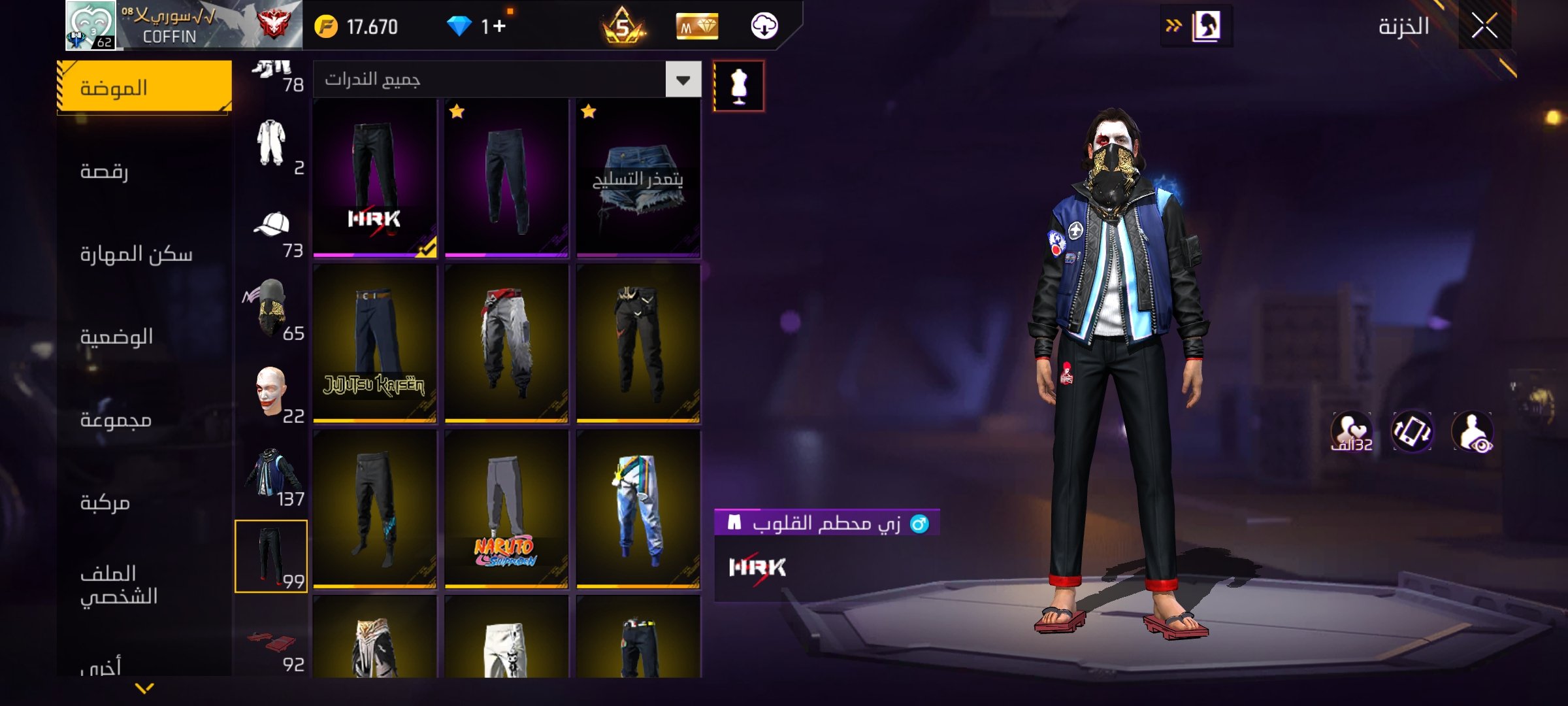Close the vault screen with the X

(x=1484, y=27)
